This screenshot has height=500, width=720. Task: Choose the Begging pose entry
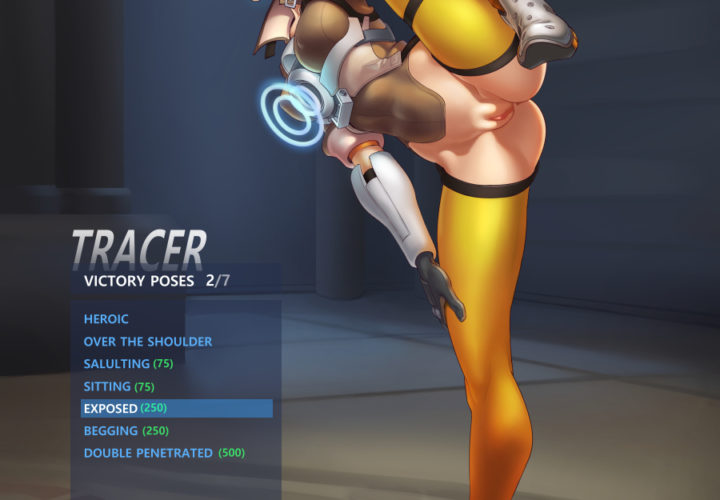point(125,431)
